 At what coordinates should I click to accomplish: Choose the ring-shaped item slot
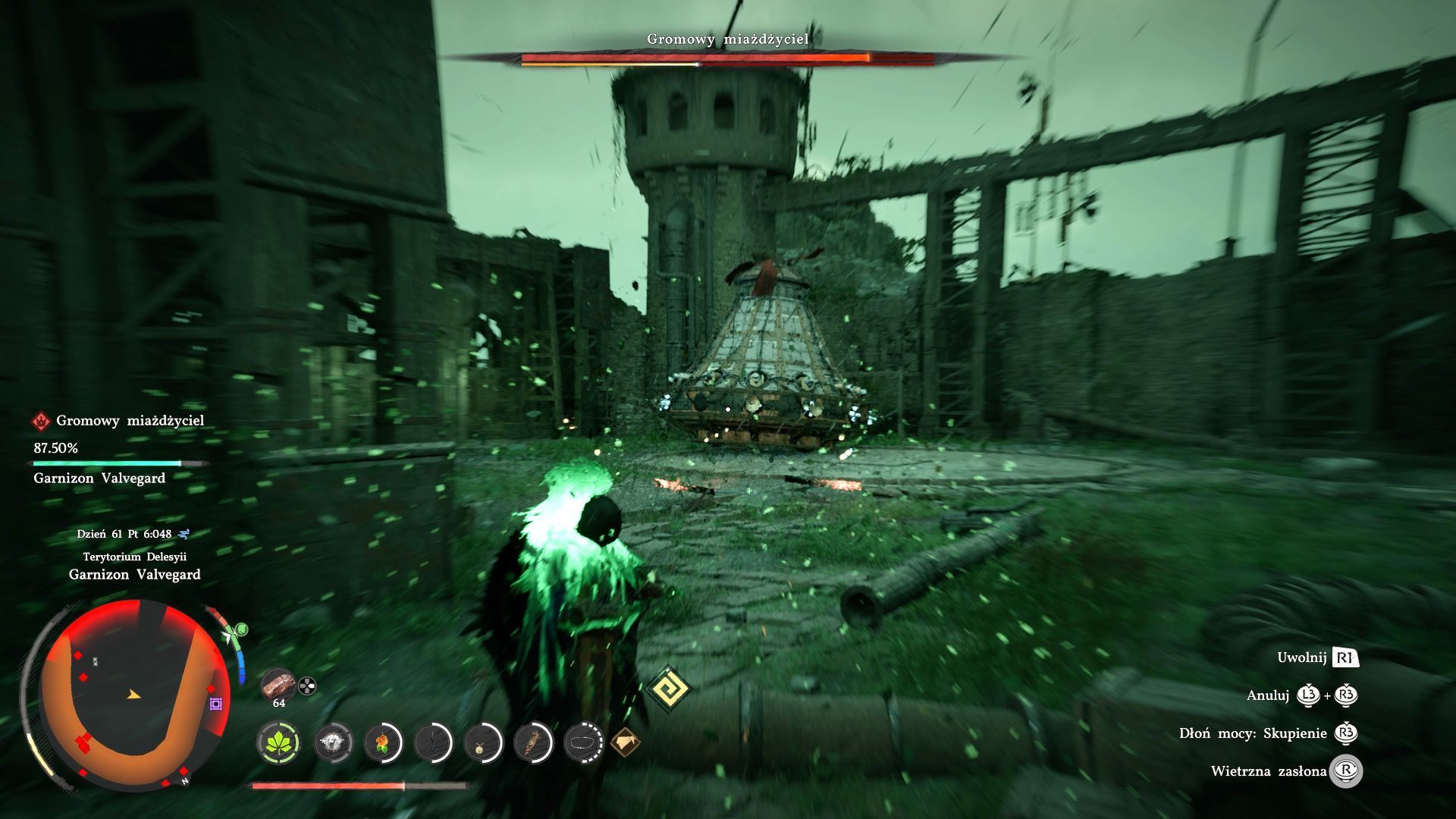tap(583, 742)
